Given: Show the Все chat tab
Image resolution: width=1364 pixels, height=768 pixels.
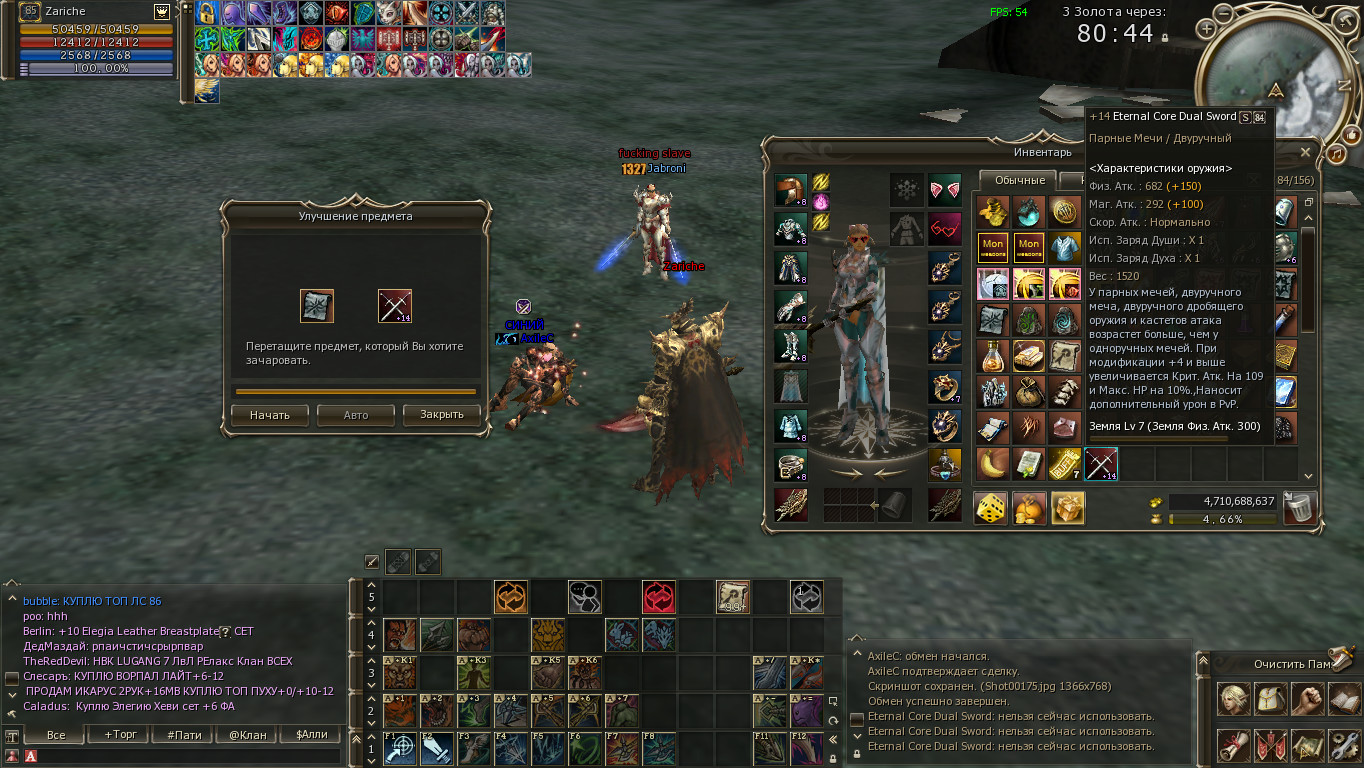Looking at the screenshot, I should pos(56,734).
